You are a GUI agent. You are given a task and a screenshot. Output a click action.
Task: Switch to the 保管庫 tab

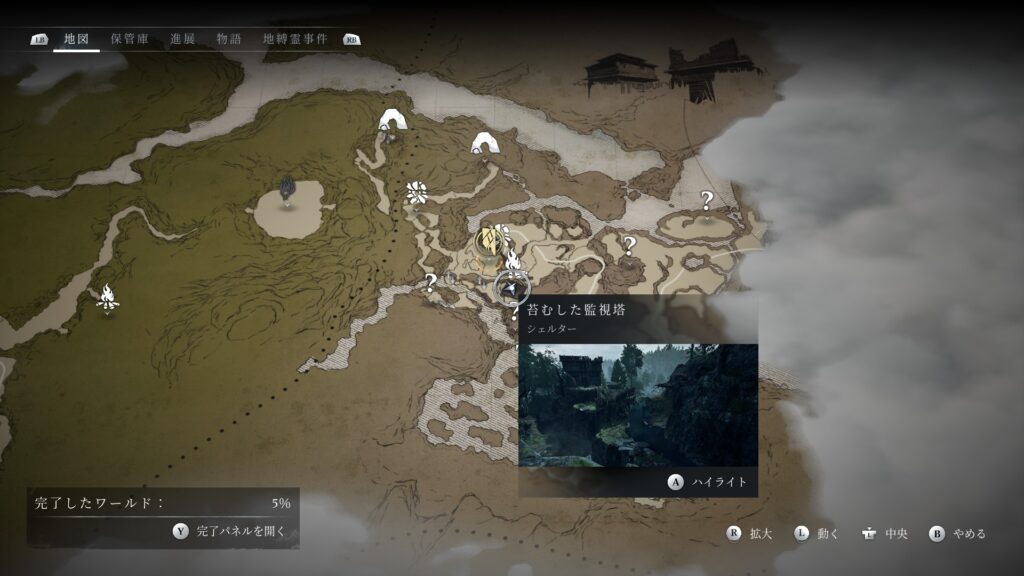pos(129,39)
